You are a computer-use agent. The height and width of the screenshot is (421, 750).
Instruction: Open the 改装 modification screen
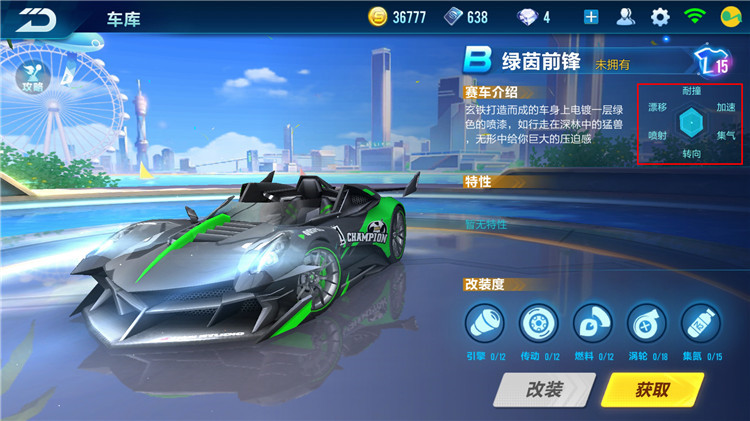(x=544, y=390)
